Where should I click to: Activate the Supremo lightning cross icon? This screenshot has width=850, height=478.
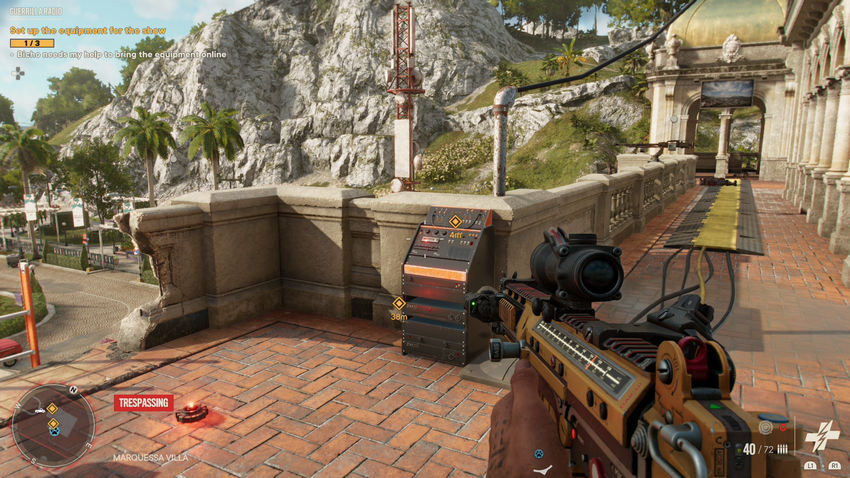(821, 437)
